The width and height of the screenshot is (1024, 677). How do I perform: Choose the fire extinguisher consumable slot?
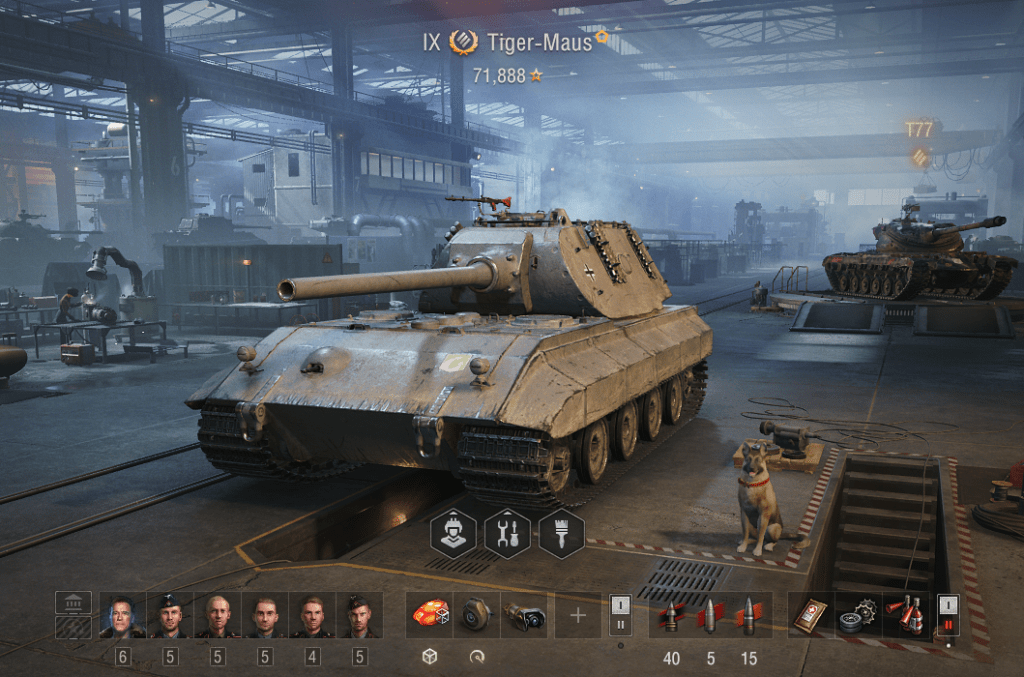tap(905, 615)
